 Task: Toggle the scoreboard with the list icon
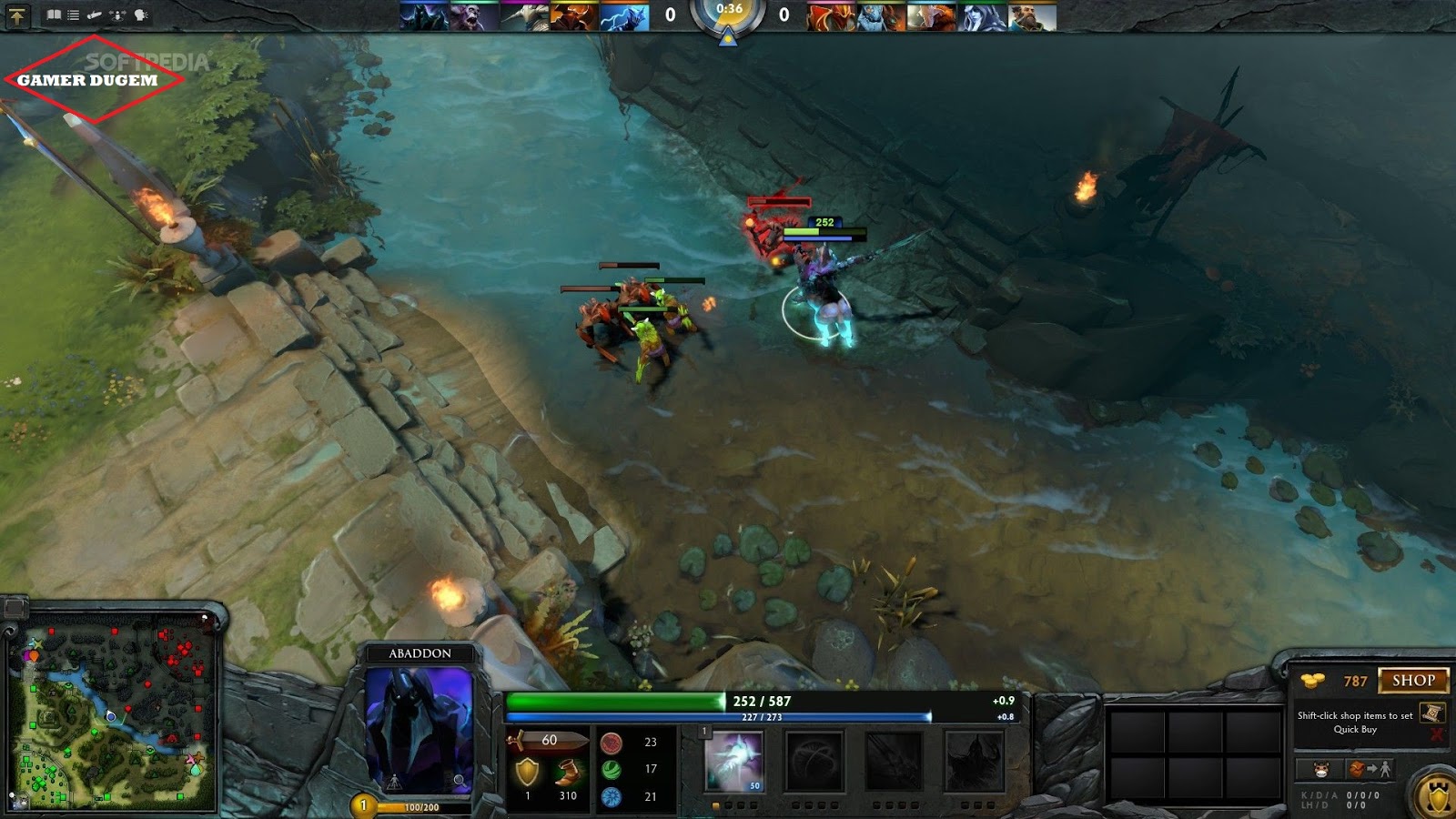tap(74, 13)
